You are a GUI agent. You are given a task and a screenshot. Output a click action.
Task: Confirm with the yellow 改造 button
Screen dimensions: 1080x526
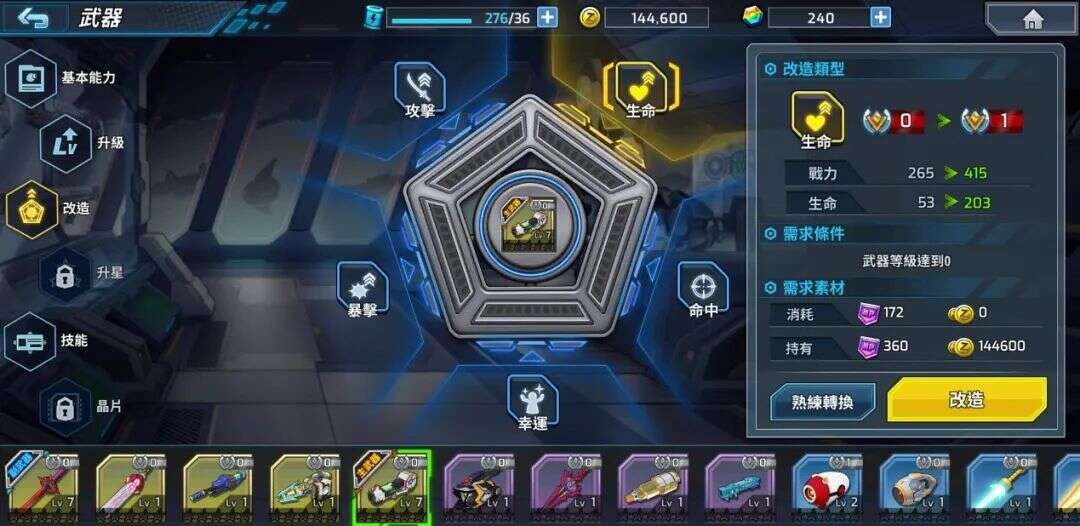pyautogui.click(x=966, y=400)
